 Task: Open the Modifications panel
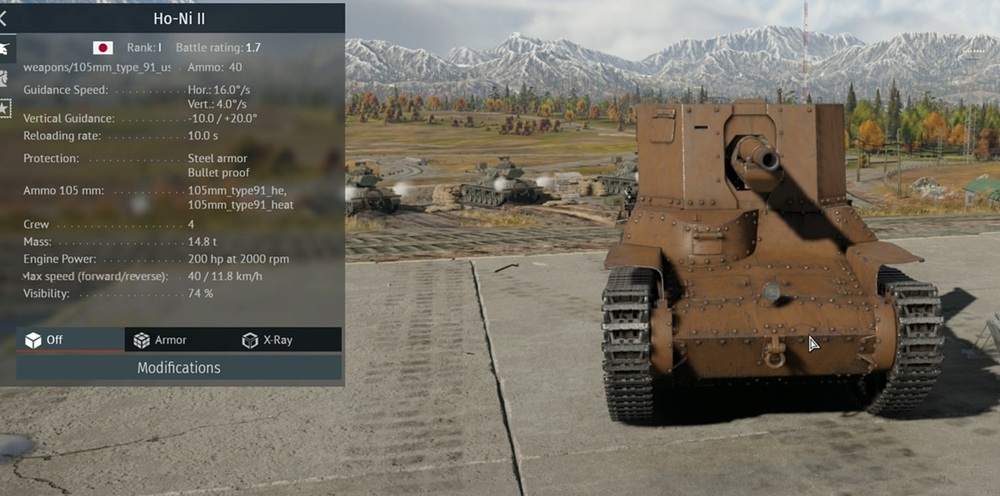[x=179, y=368]
